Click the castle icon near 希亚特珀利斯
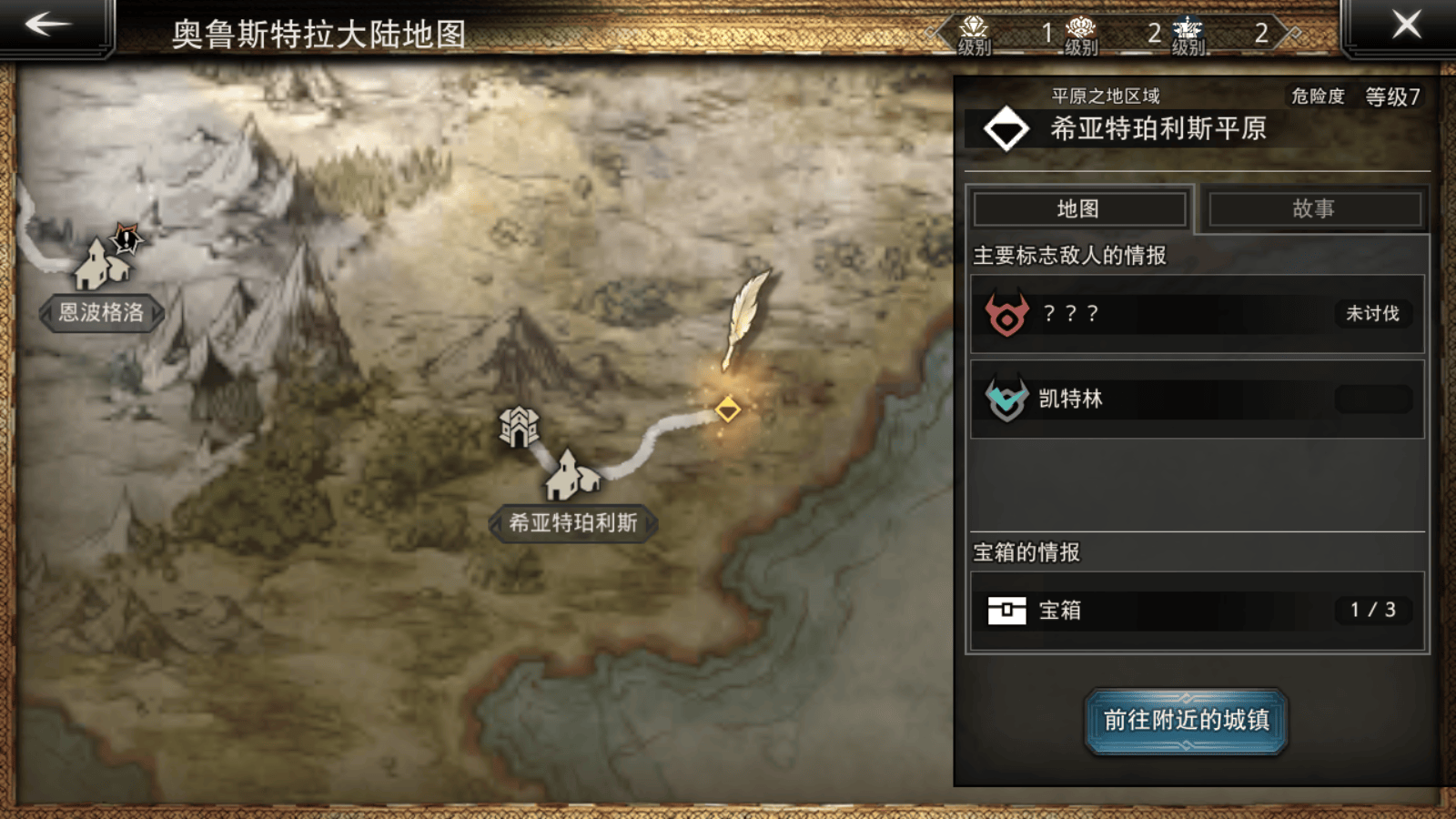The height and width of the screenshot is (819, 1456). tap(517, 425)
